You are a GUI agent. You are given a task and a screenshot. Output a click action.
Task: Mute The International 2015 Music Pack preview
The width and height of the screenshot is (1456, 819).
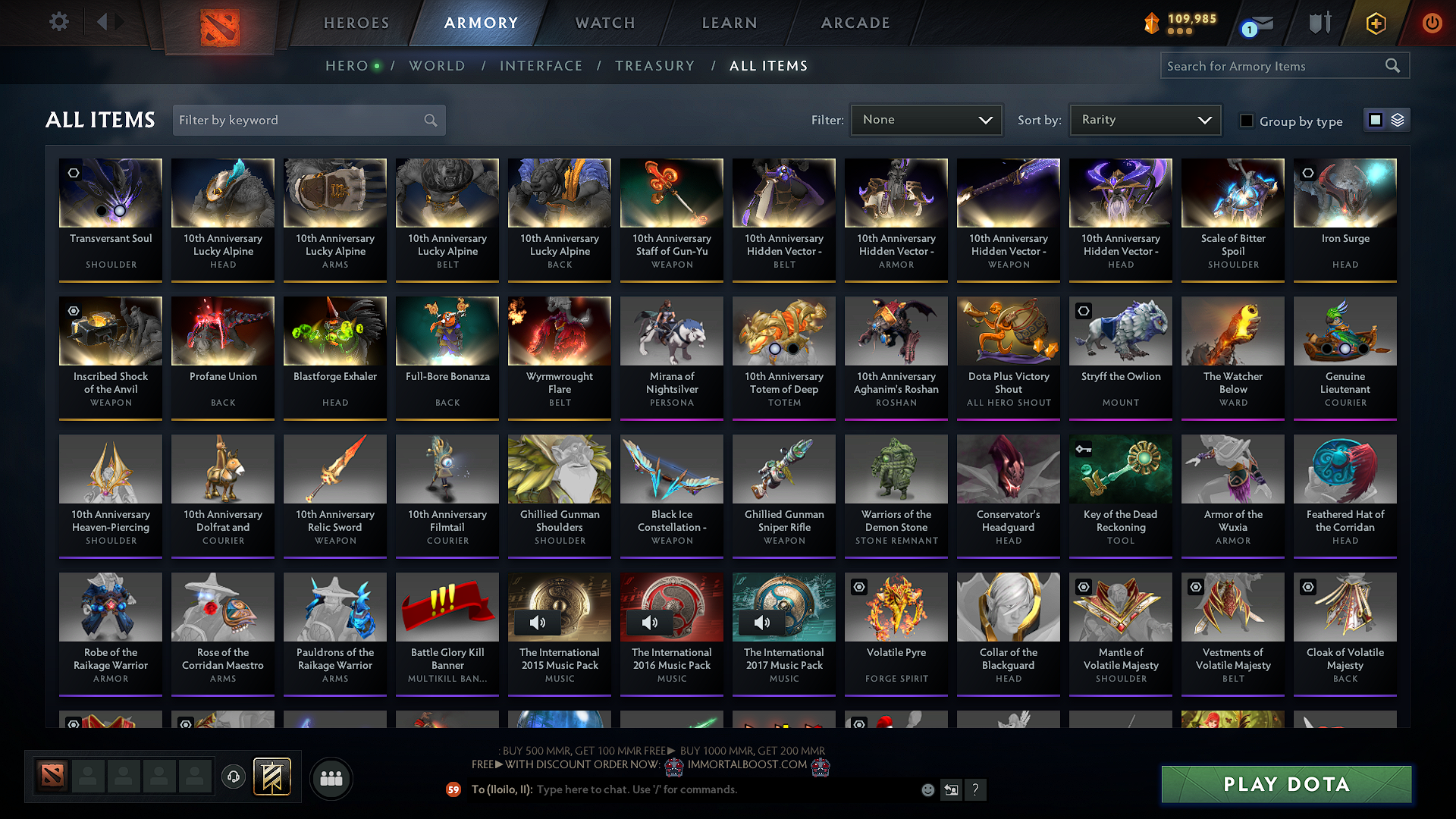[x=538, y=622]
